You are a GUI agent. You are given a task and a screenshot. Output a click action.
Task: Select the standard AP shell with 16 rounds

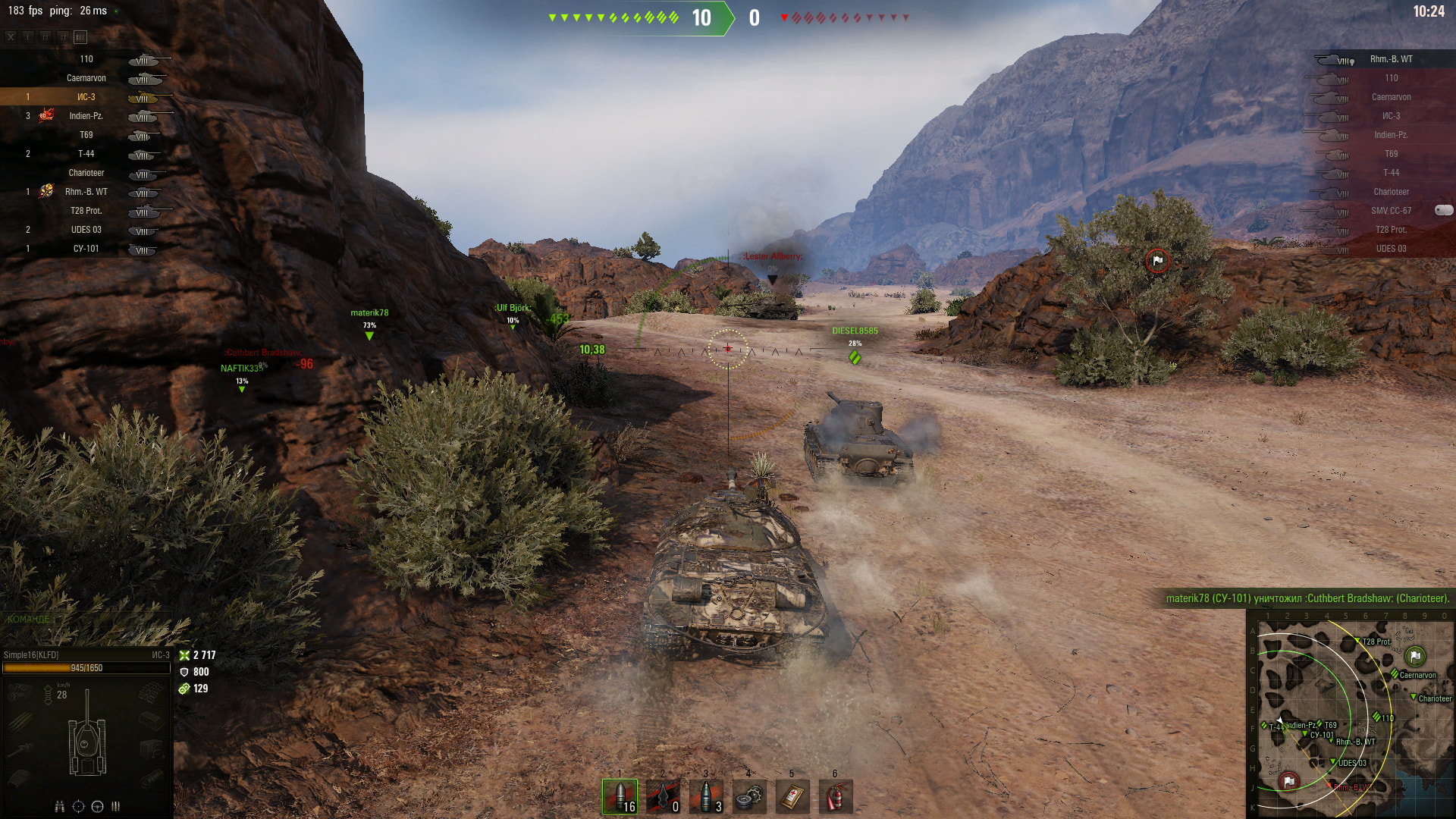620,796
